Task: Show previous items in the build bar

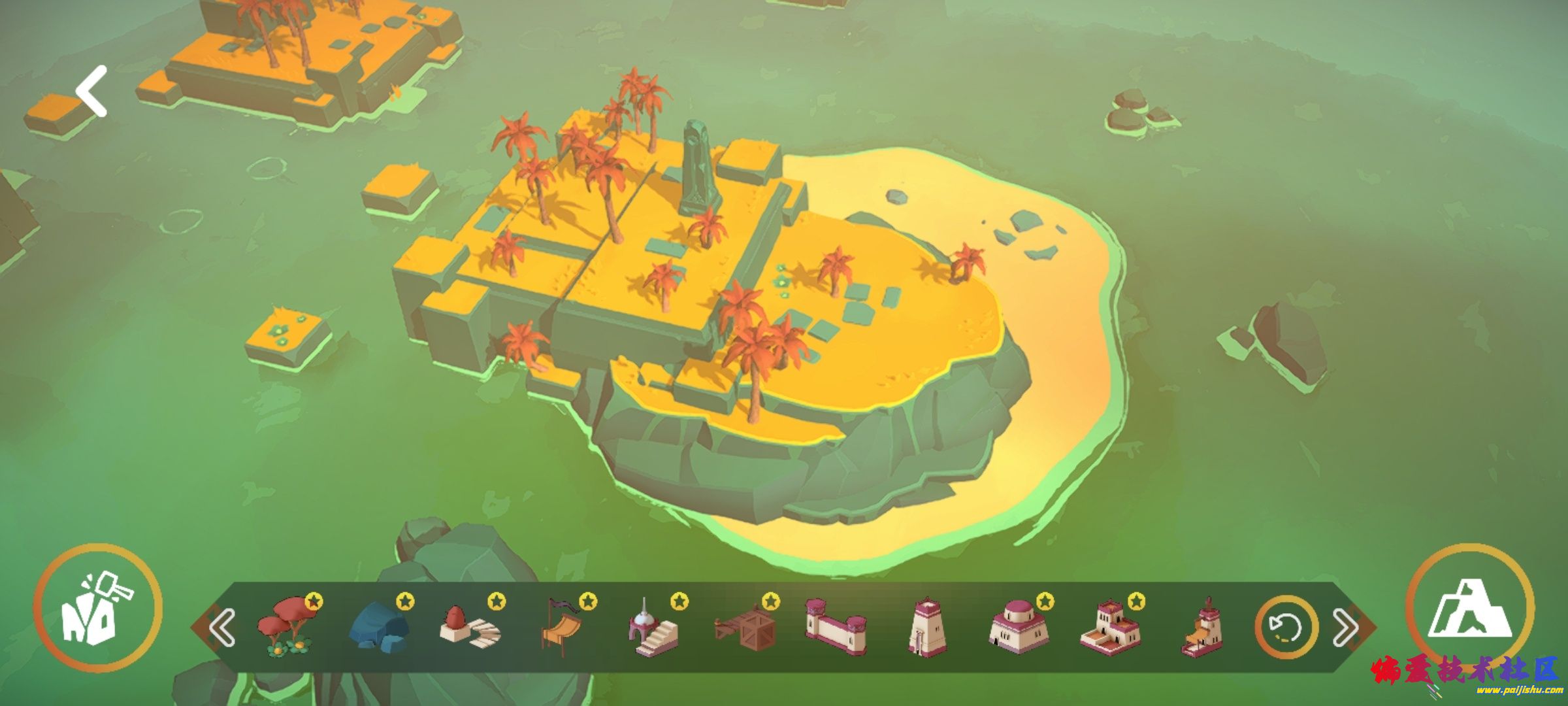Action: [222, 628]
